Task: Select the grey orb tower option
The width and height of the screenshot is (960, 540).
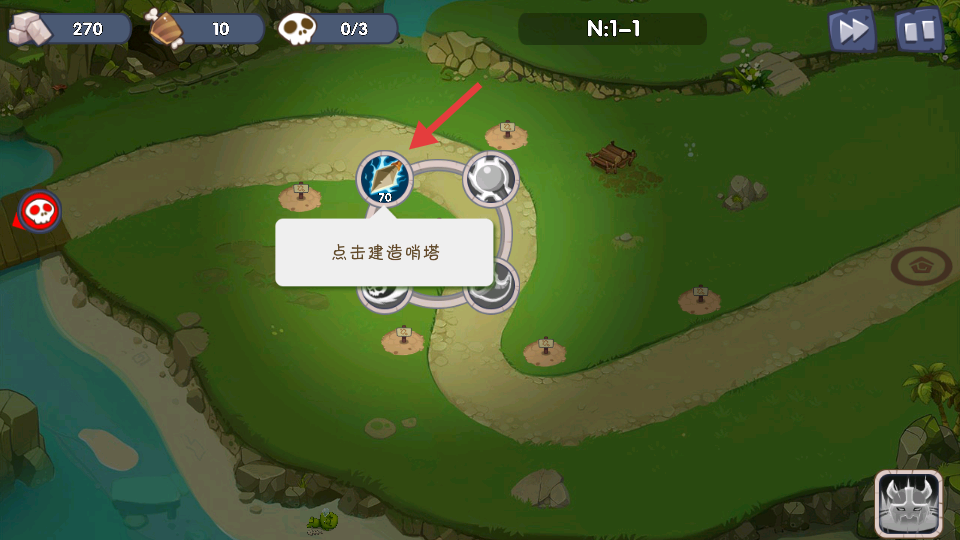Action: [491, 179]
